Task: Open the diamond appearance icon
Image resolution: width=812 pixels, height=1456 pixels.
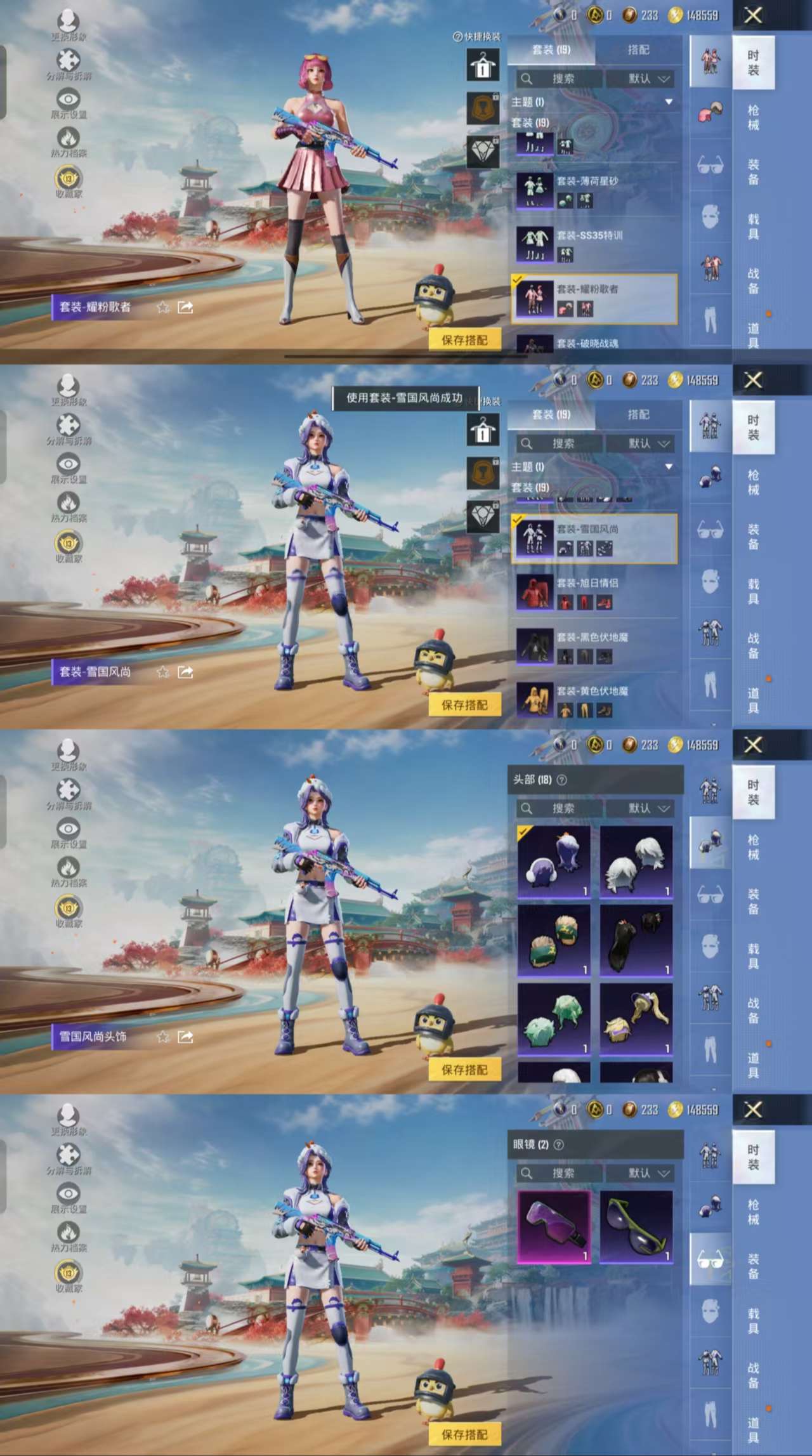Action: [482, 152]
